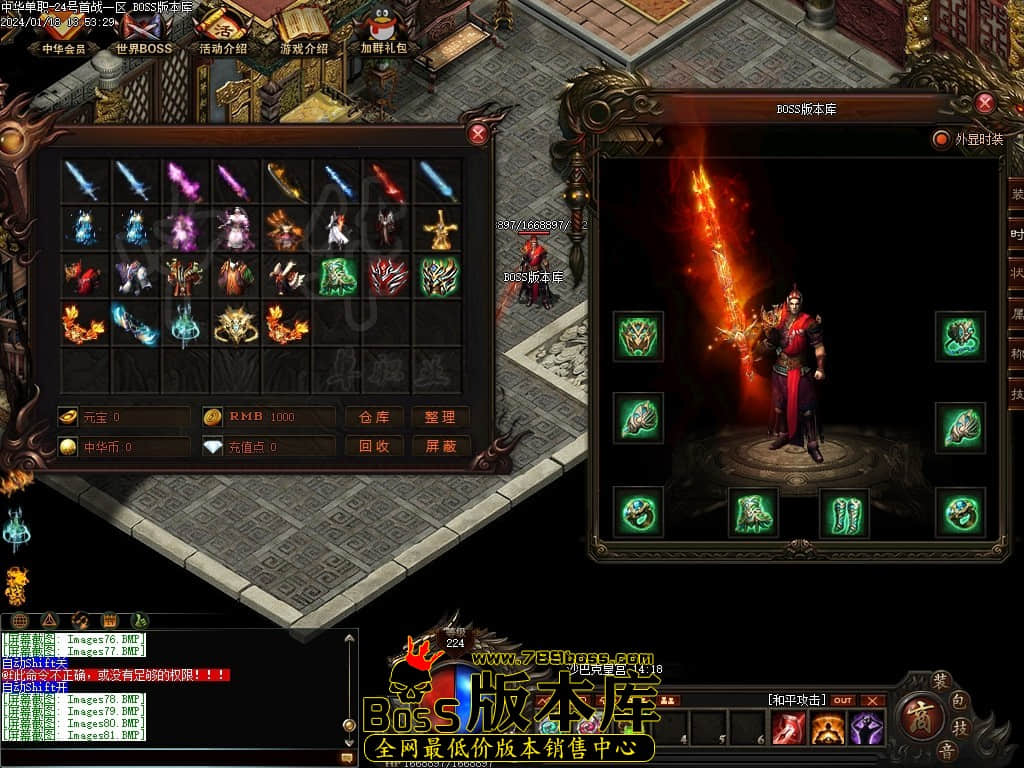The width and height of the screenshot is (1024, 768).
Task: Select the globe chat channel icon
Action: coord(19,620)
